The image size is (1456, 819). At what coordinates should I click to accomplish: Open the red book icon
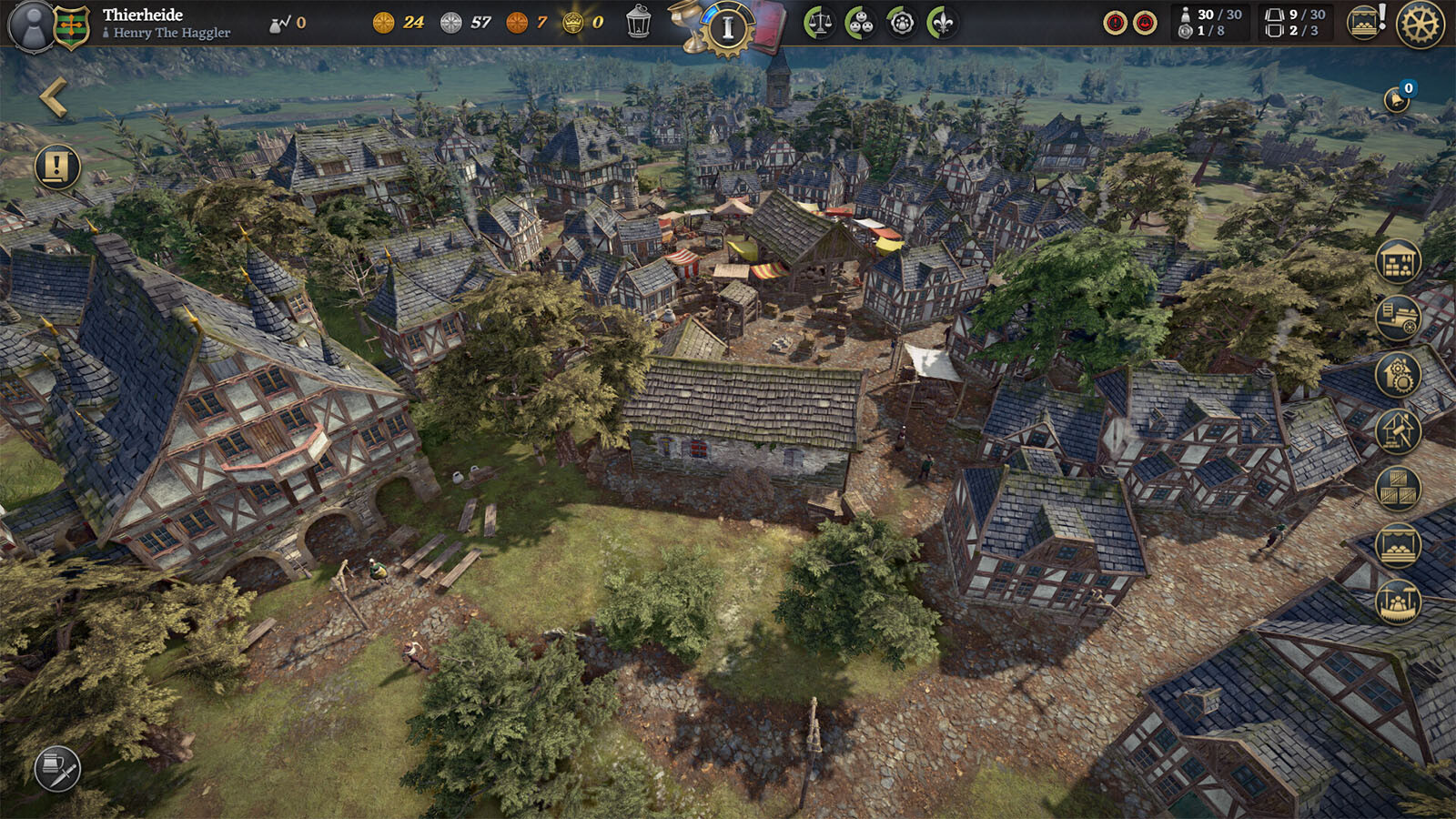click(769, 25)
